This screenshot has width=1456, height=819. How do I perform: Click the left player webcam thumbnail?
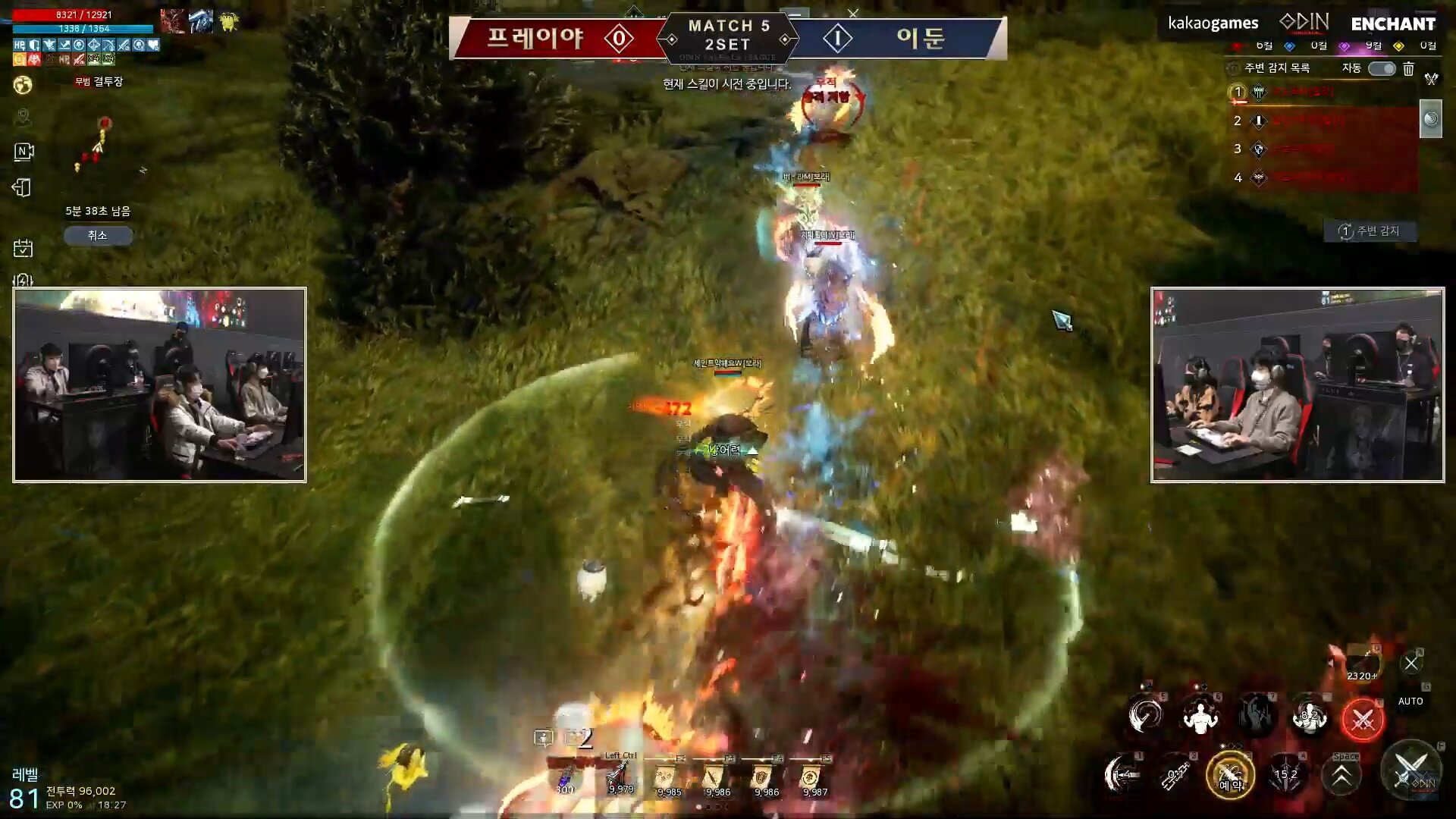[160, 384]
